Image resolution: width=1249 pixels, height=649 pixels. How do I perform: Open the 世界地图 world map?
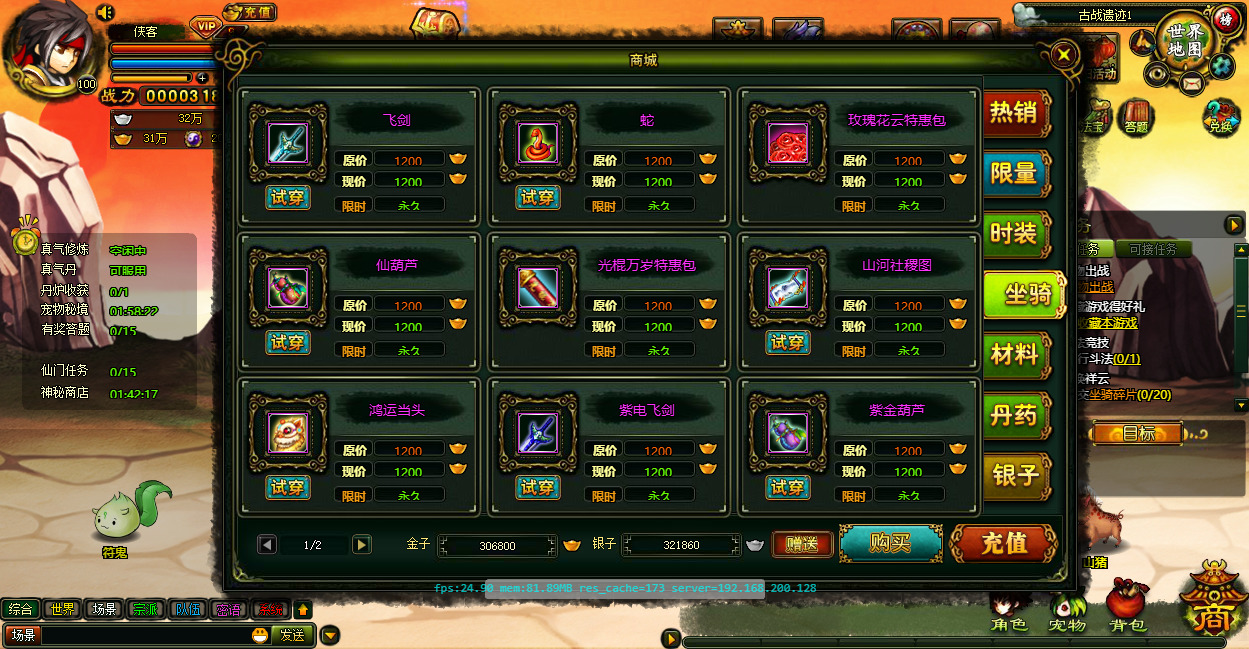[x=1184, y=40]
